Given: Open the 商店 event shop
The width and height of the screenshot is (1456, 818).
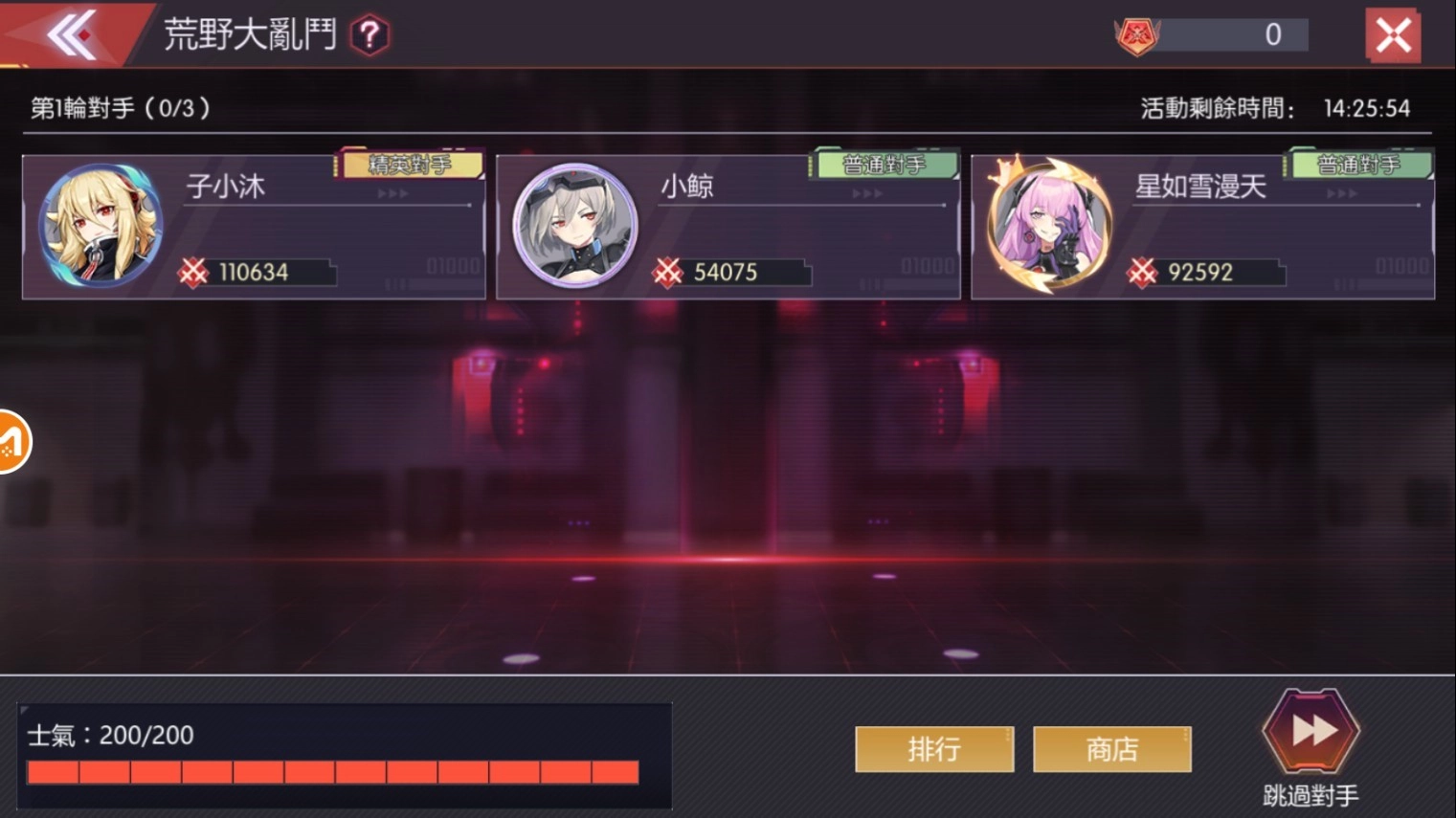Looking at the screenshot, I should tap(1110, 750).
